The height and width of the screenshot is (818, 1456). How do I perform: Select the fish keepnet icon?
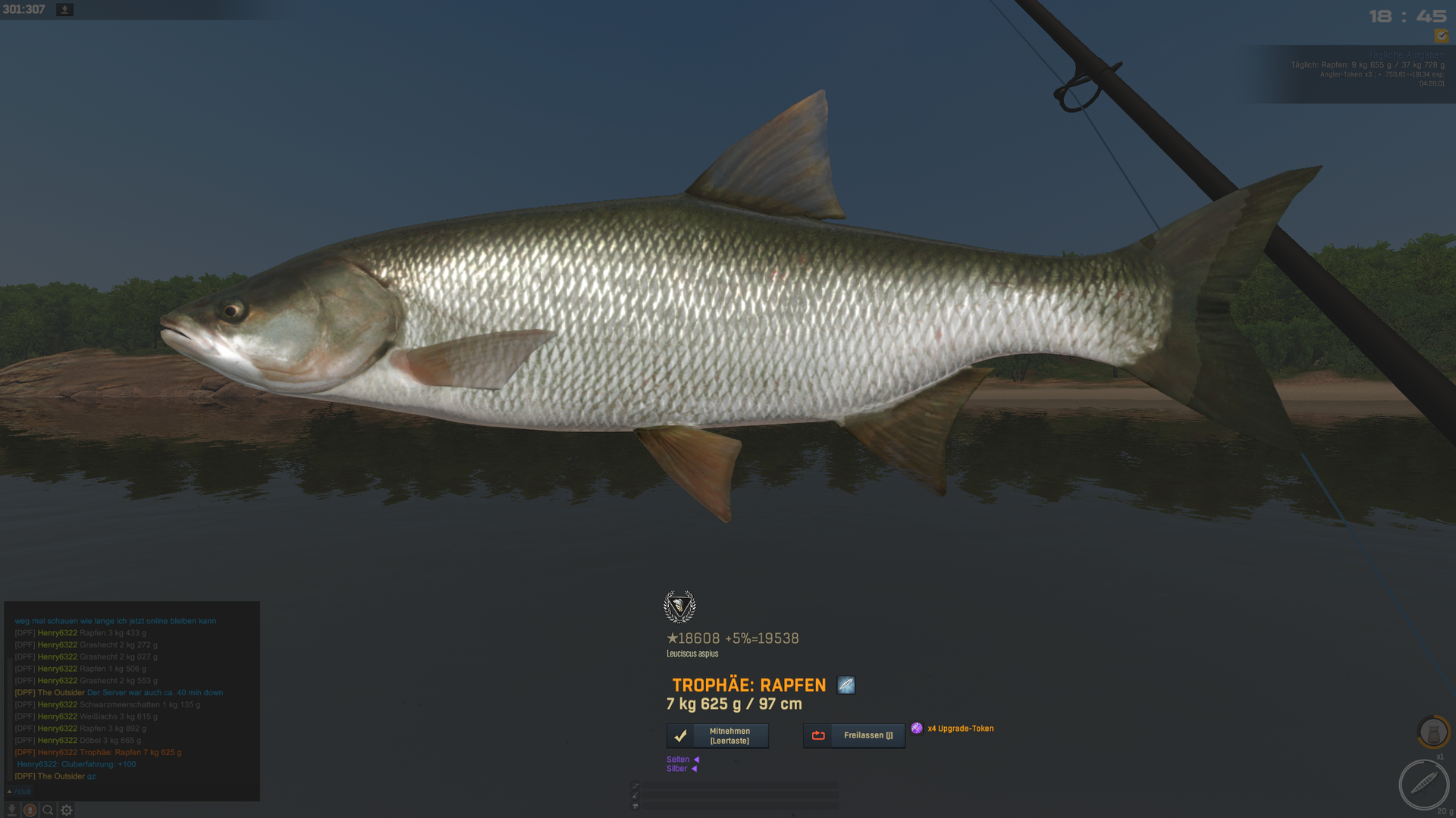[1432, 732]
